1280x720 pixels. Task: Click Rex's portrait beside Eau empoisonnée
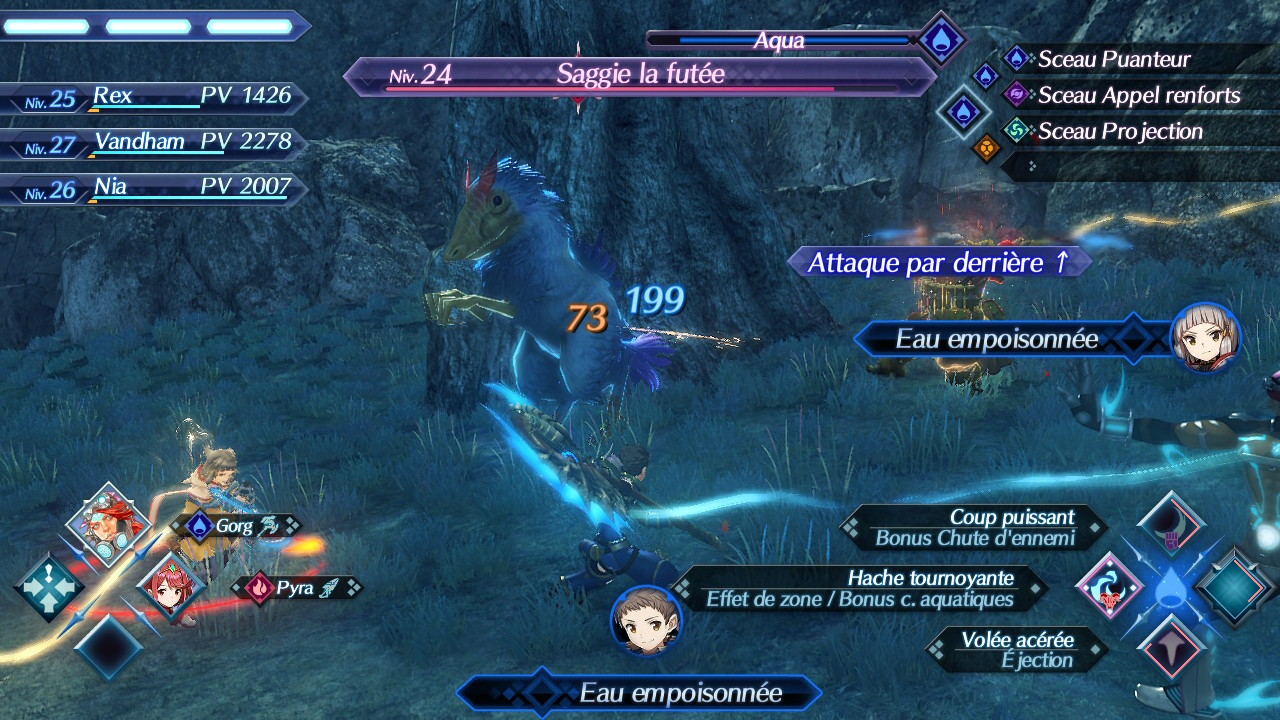pyautogui.click(x=646, y=621)
